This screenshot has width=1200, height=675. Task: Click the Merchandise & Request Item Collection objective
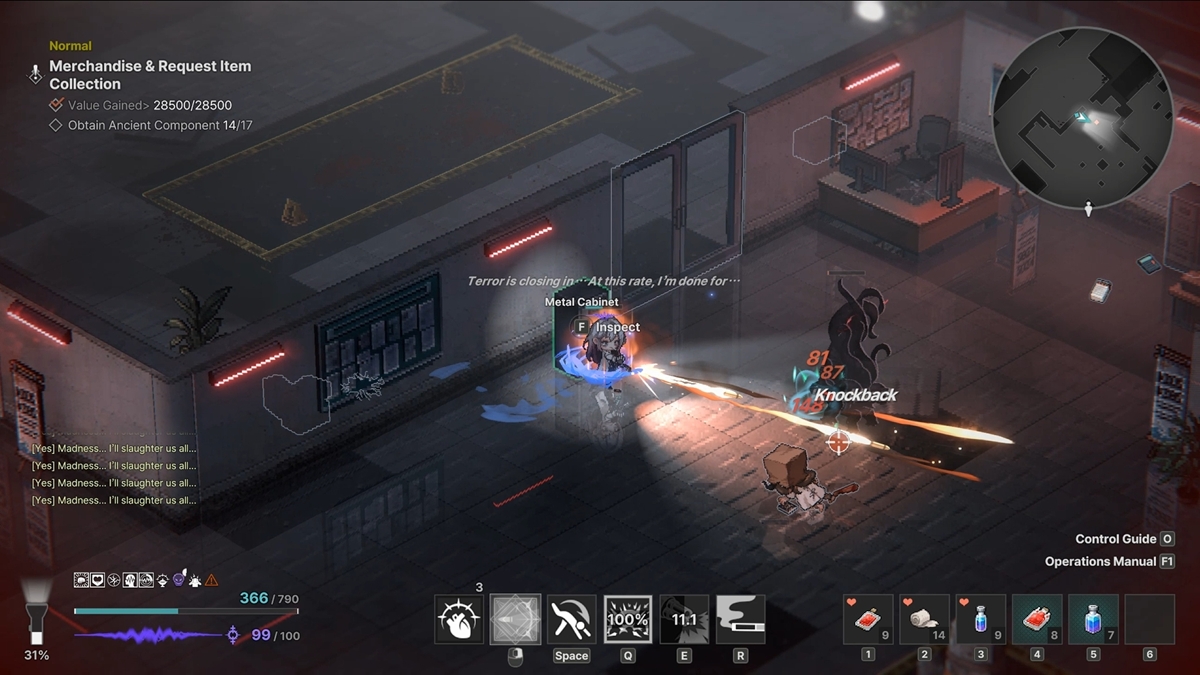pyautogui.click(x=150, y=75)
